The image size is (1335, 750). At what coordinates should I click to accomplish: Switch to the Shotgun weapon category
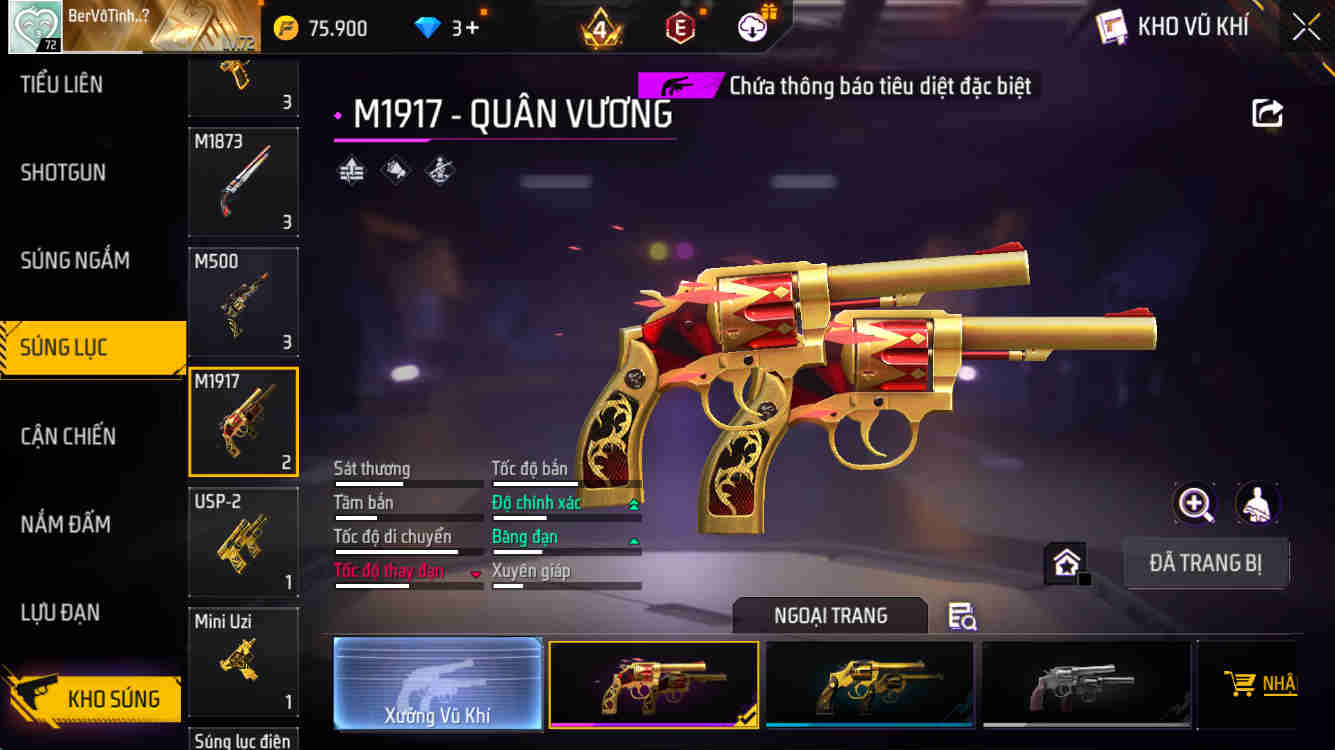click(x=62, y=172)
